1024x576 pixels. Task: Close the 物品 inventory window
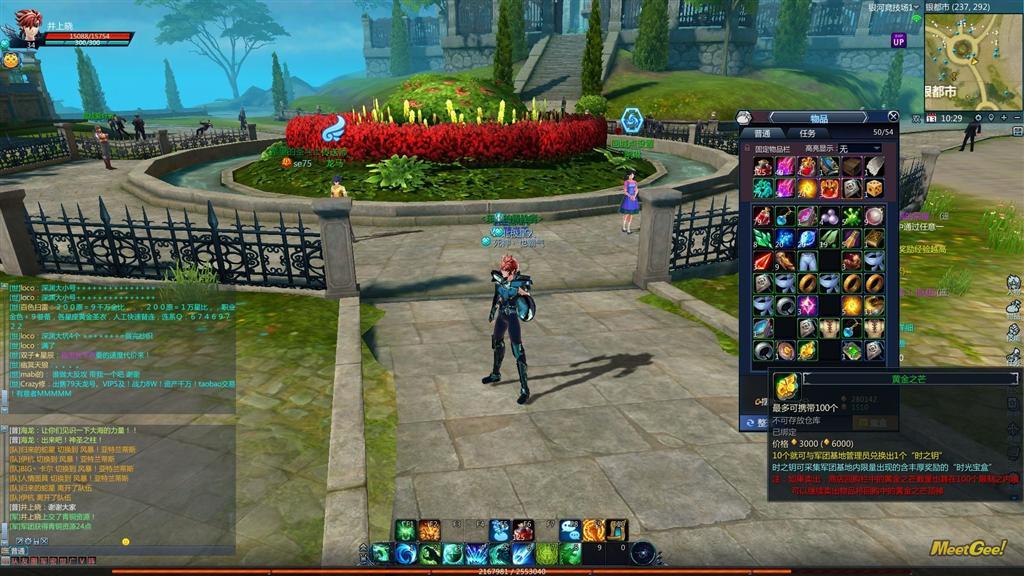[x=893, y=117]
